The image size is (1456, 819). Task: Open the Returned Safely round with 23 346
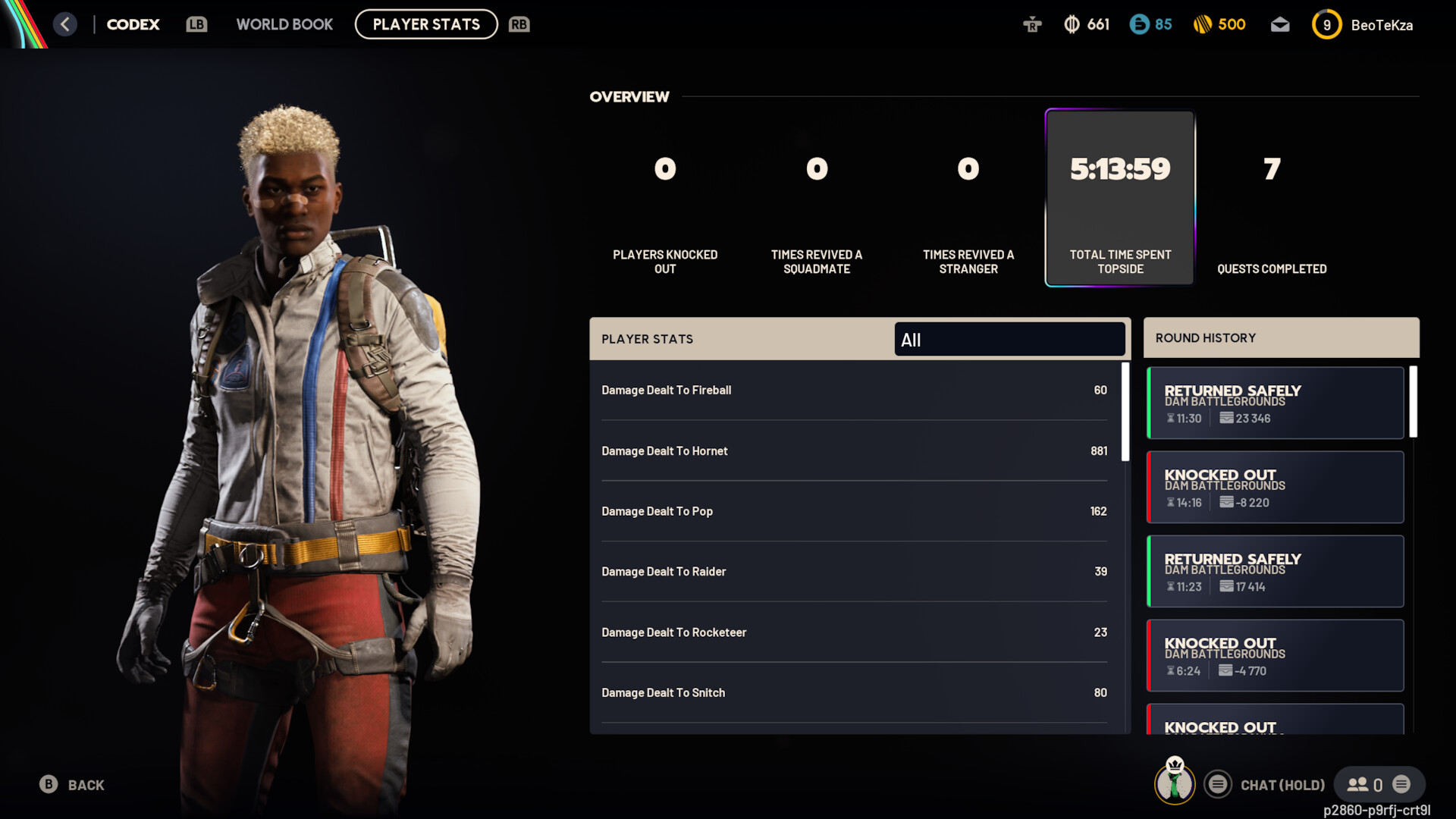pyautogui.click(x=1276, y=403)
